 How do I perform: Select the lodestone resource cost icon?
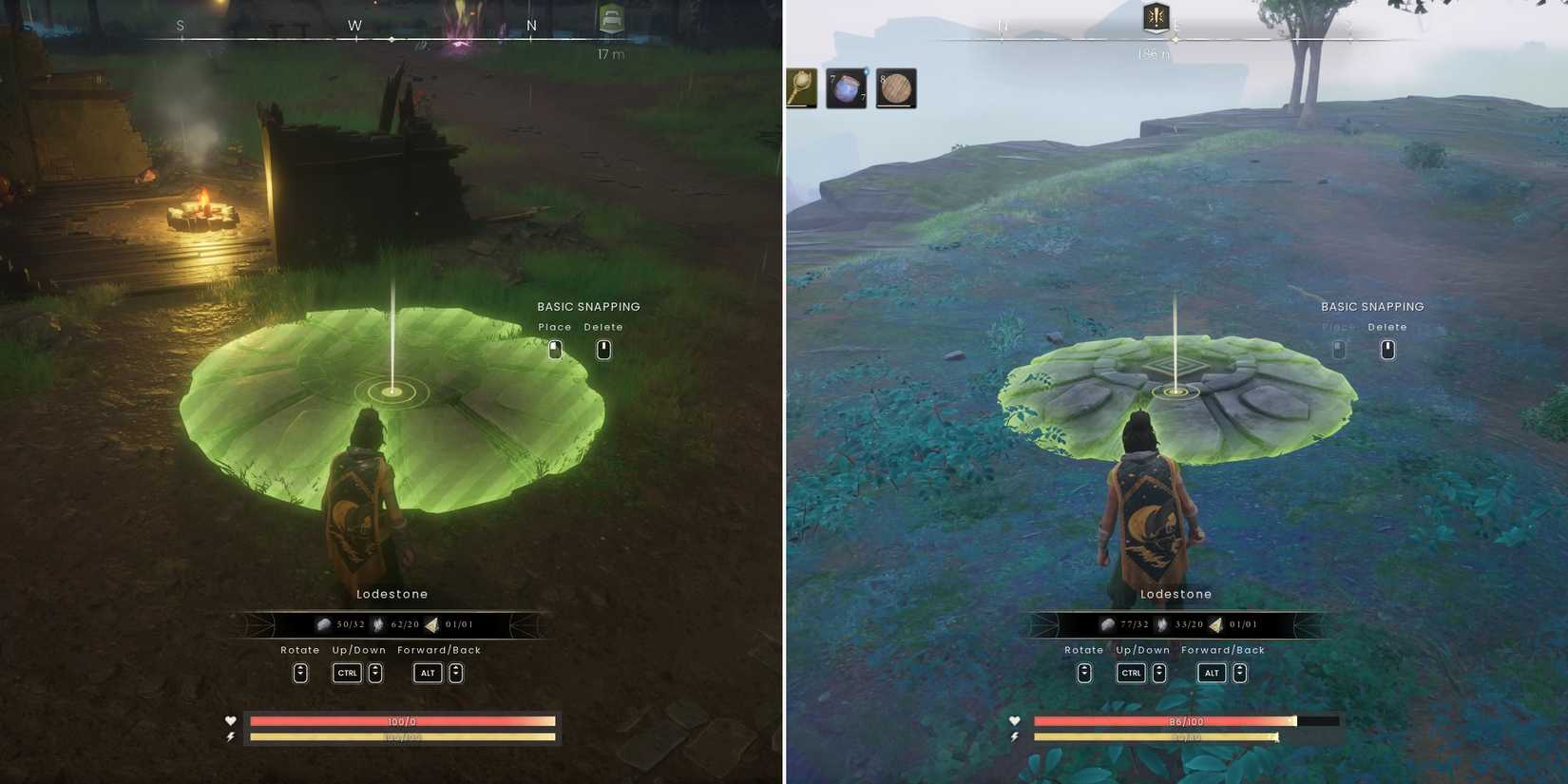tap(433, 624)
